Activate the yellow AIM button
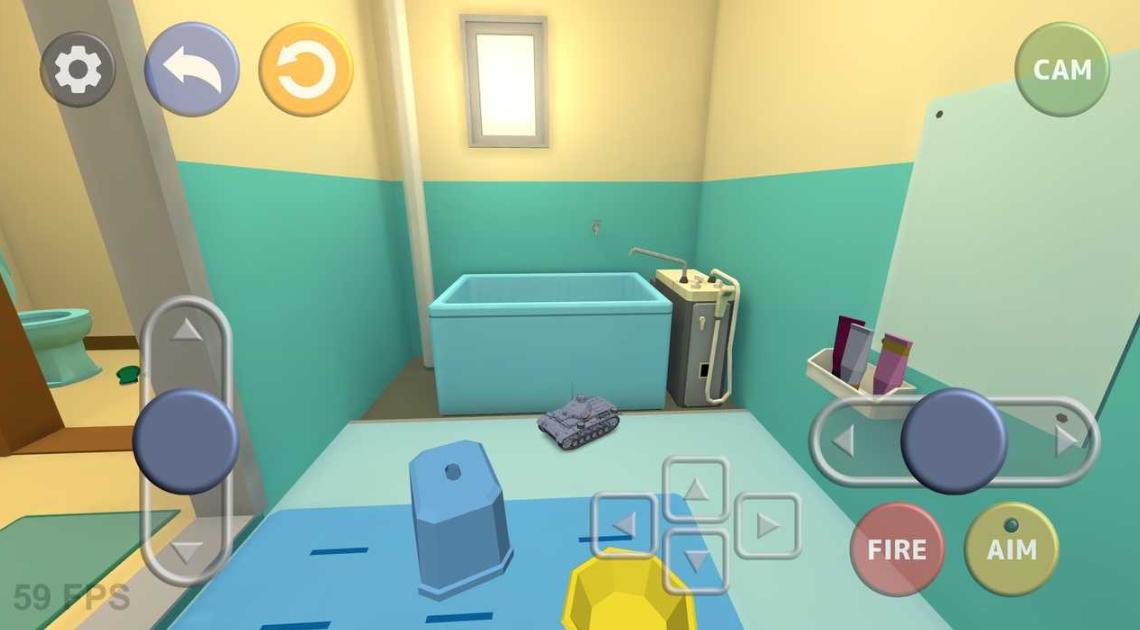This screenshot has width=1140, height=630. (x=1011, y=549)
